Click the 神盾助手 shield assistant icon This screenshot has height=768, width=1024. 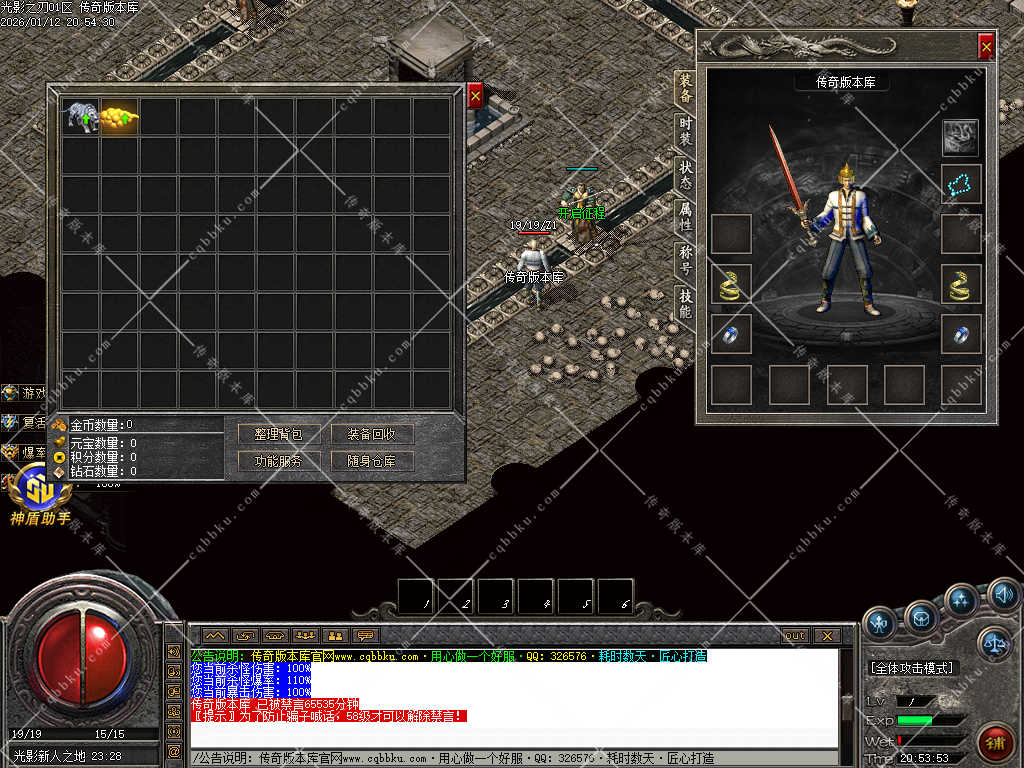pos(40,498)
